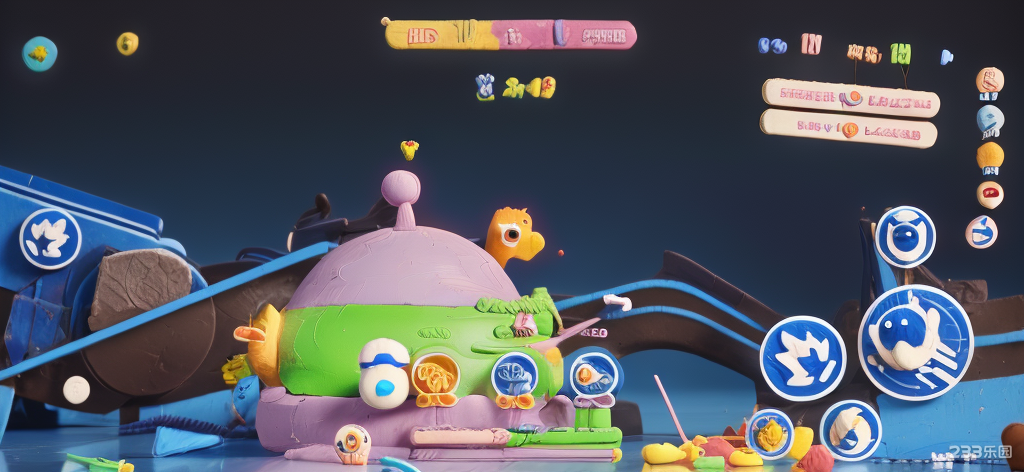This screenshot has height=472, width=1024.
Task: Choose the lower cream banner button
Action: point(848,129)
